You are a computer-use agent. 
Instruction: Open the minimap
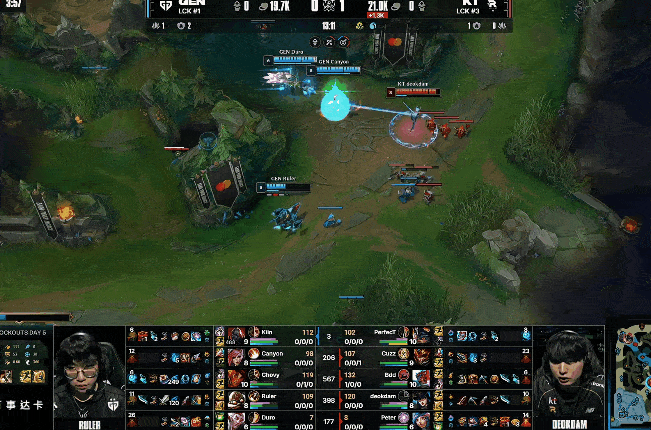coord(630,375)
